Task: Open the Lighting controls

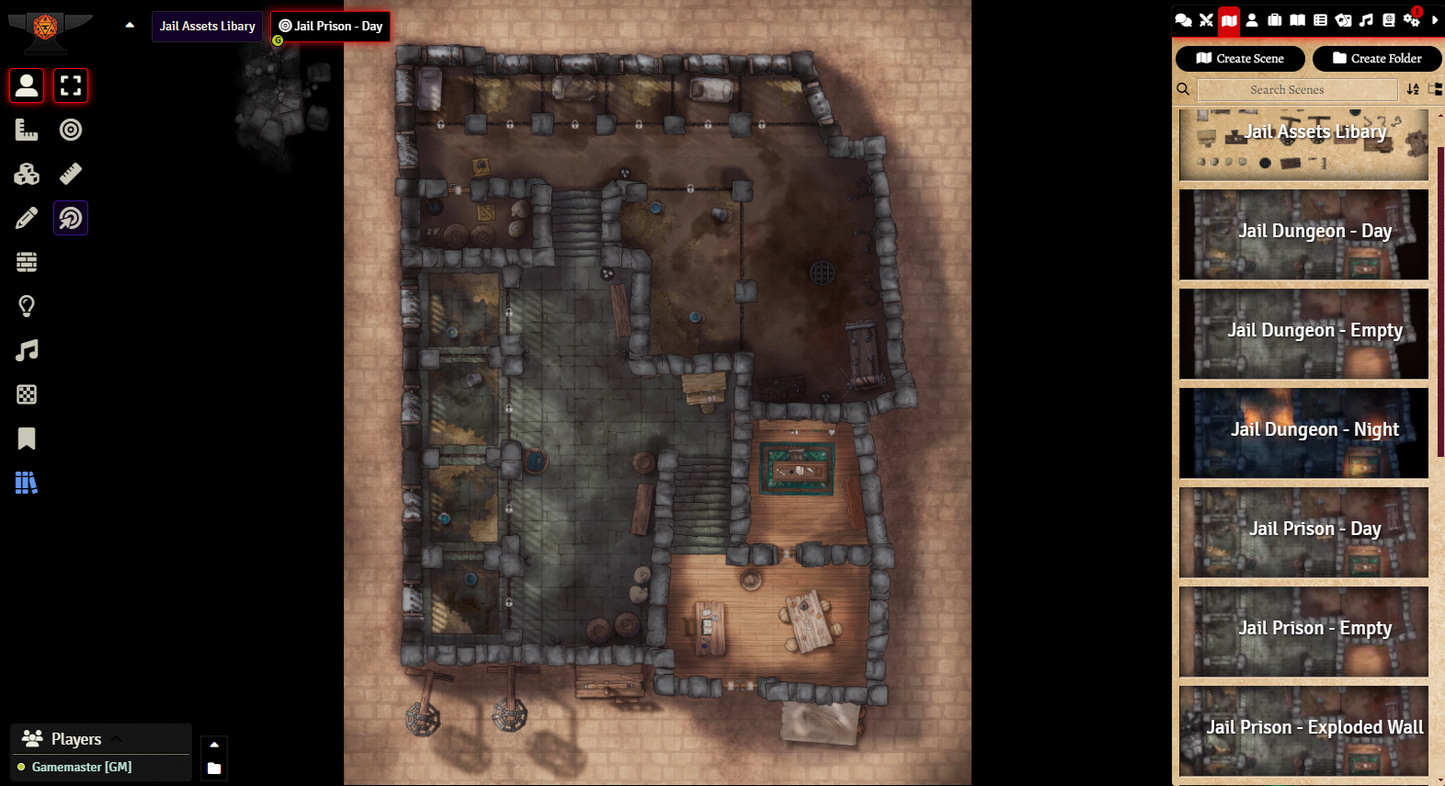Action: coord(26,305)
